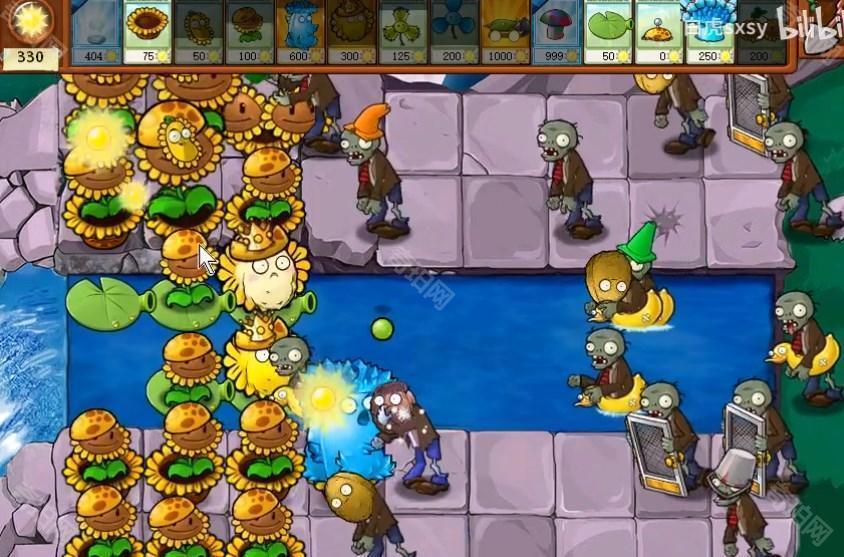Choose the 1000-sun seed card
844x557 pixels.
click(506, 31)
